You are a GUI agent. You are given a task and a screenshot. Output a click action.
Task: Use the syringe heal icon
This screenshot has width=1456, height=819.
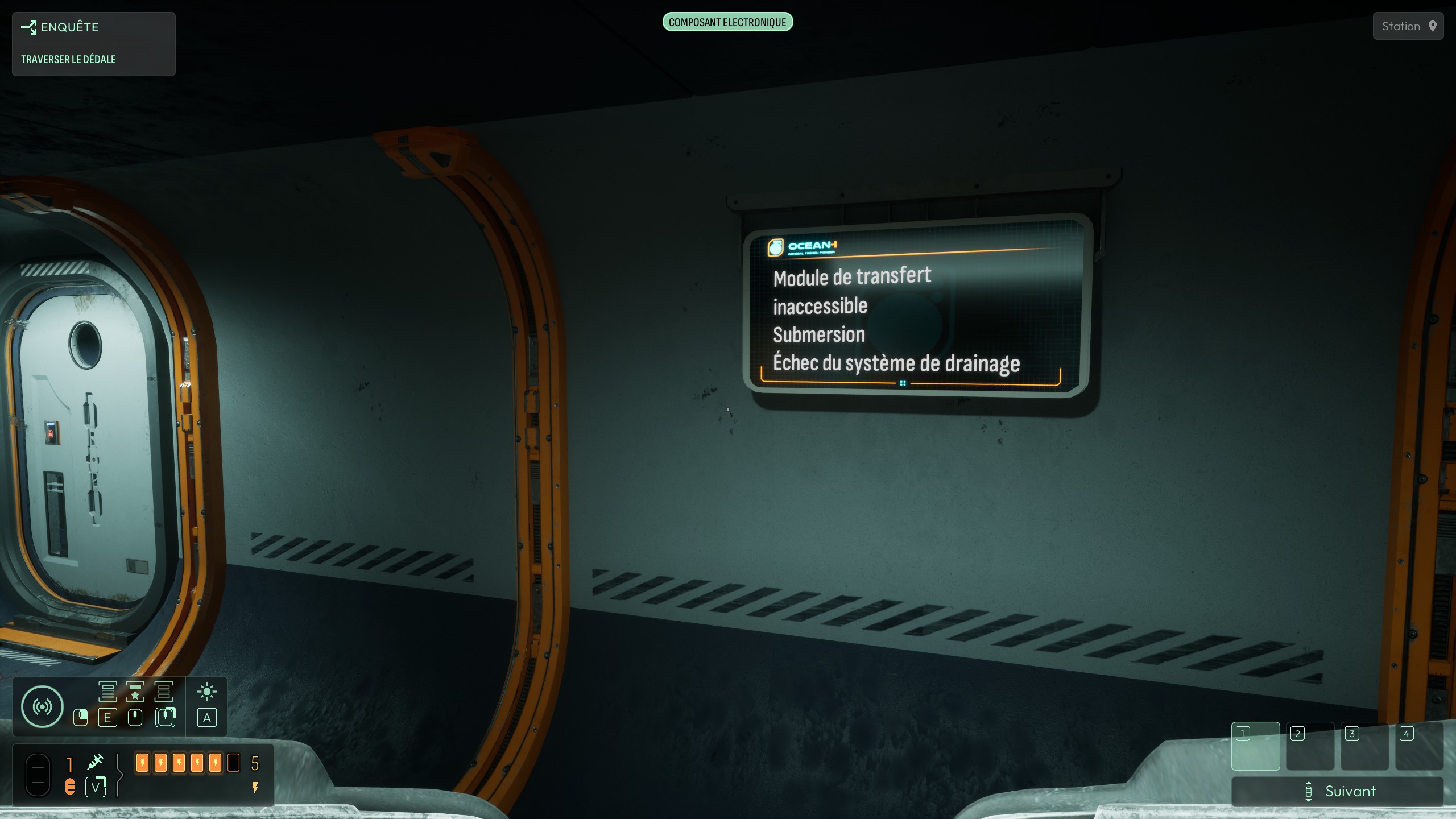95,762
